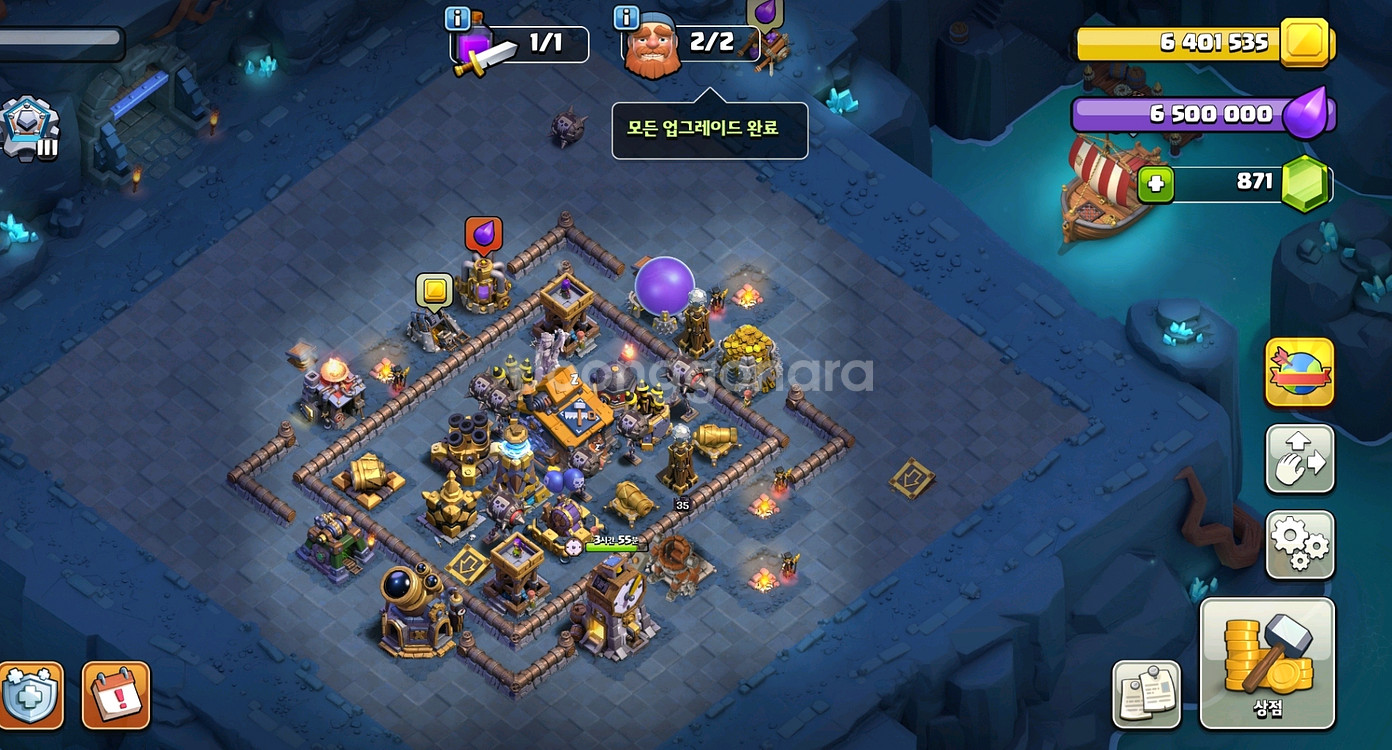The height and width of the screenshot is (750, 1392).
Task: Toggle layout edit hand button
Action: [x=1300, y=459]
